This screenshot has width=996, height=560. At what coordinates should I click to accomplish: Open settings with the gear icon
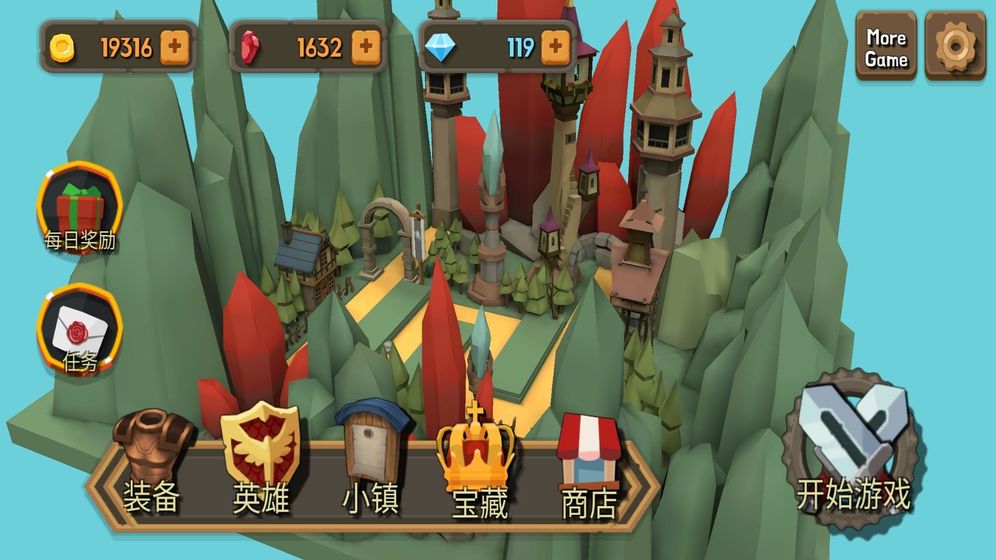(x=954, y=47)
